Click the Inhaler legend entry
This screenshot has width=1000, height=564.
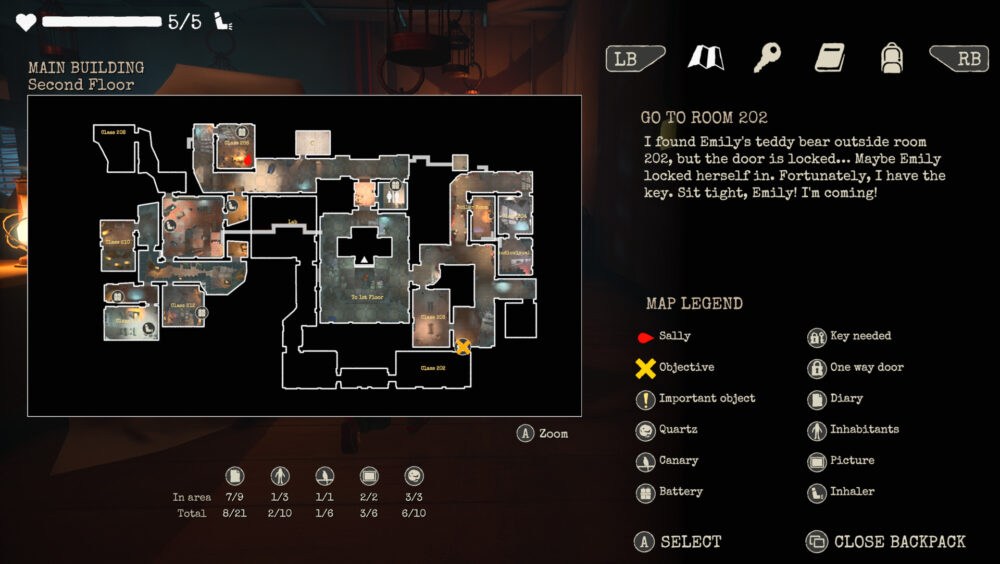(852, 491)
